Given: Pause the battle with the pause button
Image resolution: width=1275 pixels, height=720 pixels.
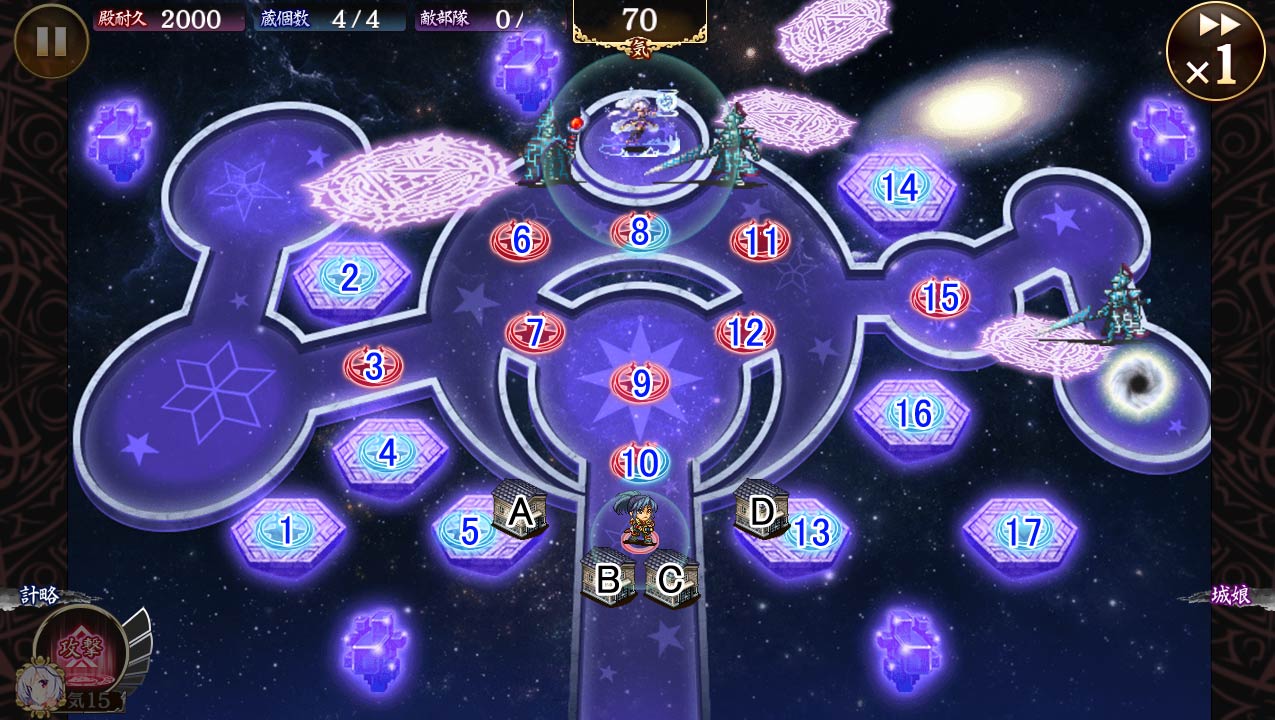Looking at the screenshot, I should [51, 41].
